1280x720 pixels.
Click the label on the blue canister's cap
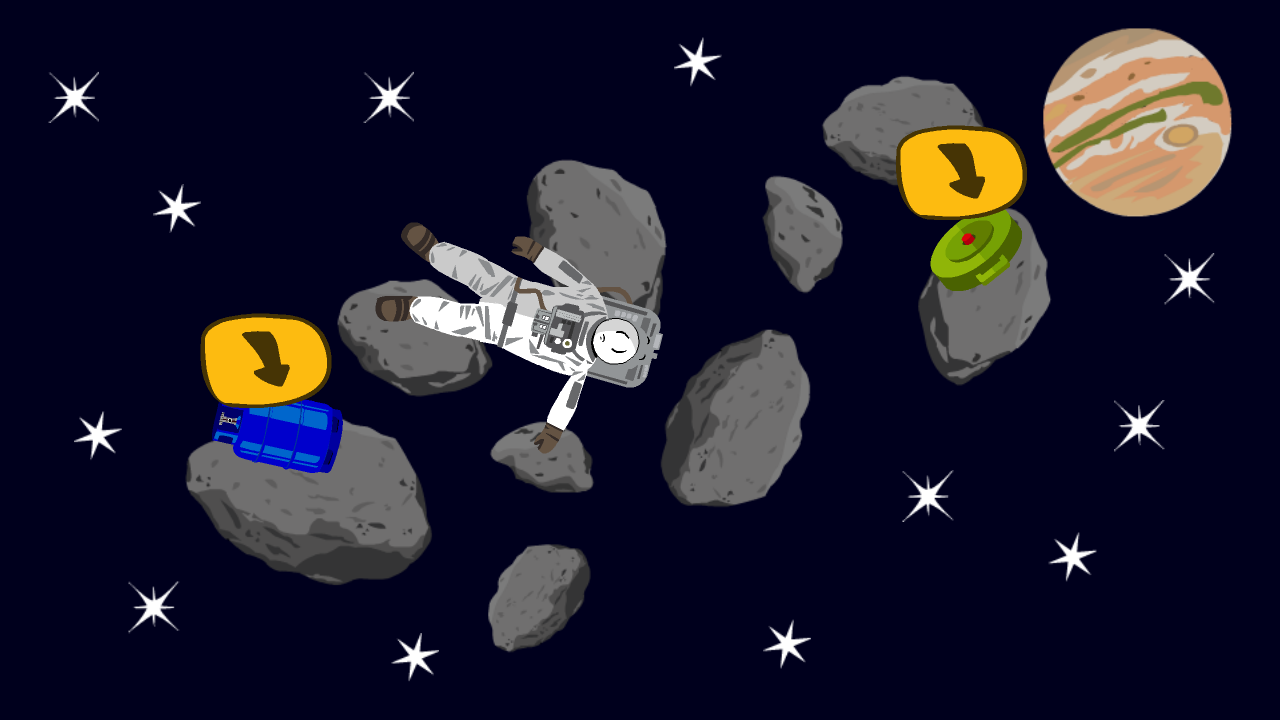pos(228,422)
